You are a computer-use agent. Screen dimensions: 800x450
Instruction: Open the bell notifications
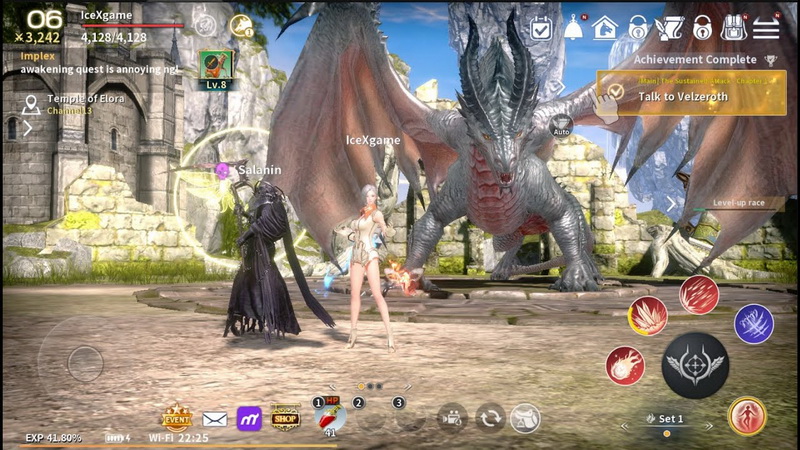pyautogui.click(x=573, y=28)
